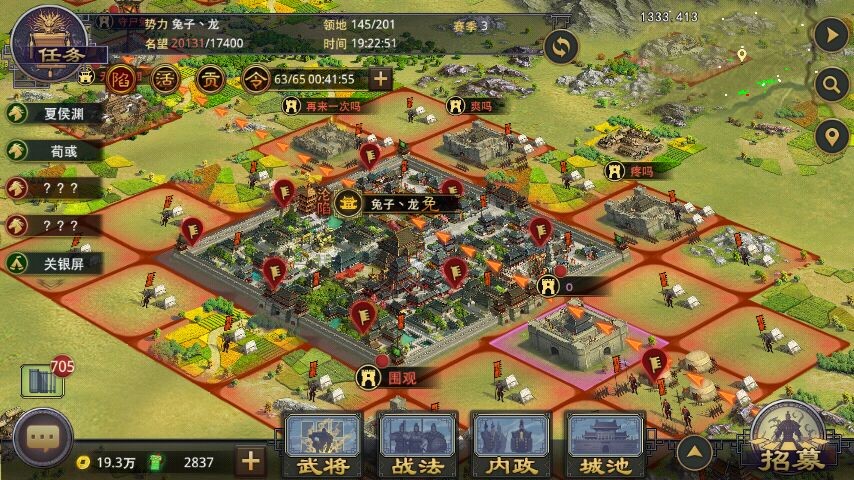The image size is (854, 480).
Task: Click the 令 order token icon
Action: (257, 80)
